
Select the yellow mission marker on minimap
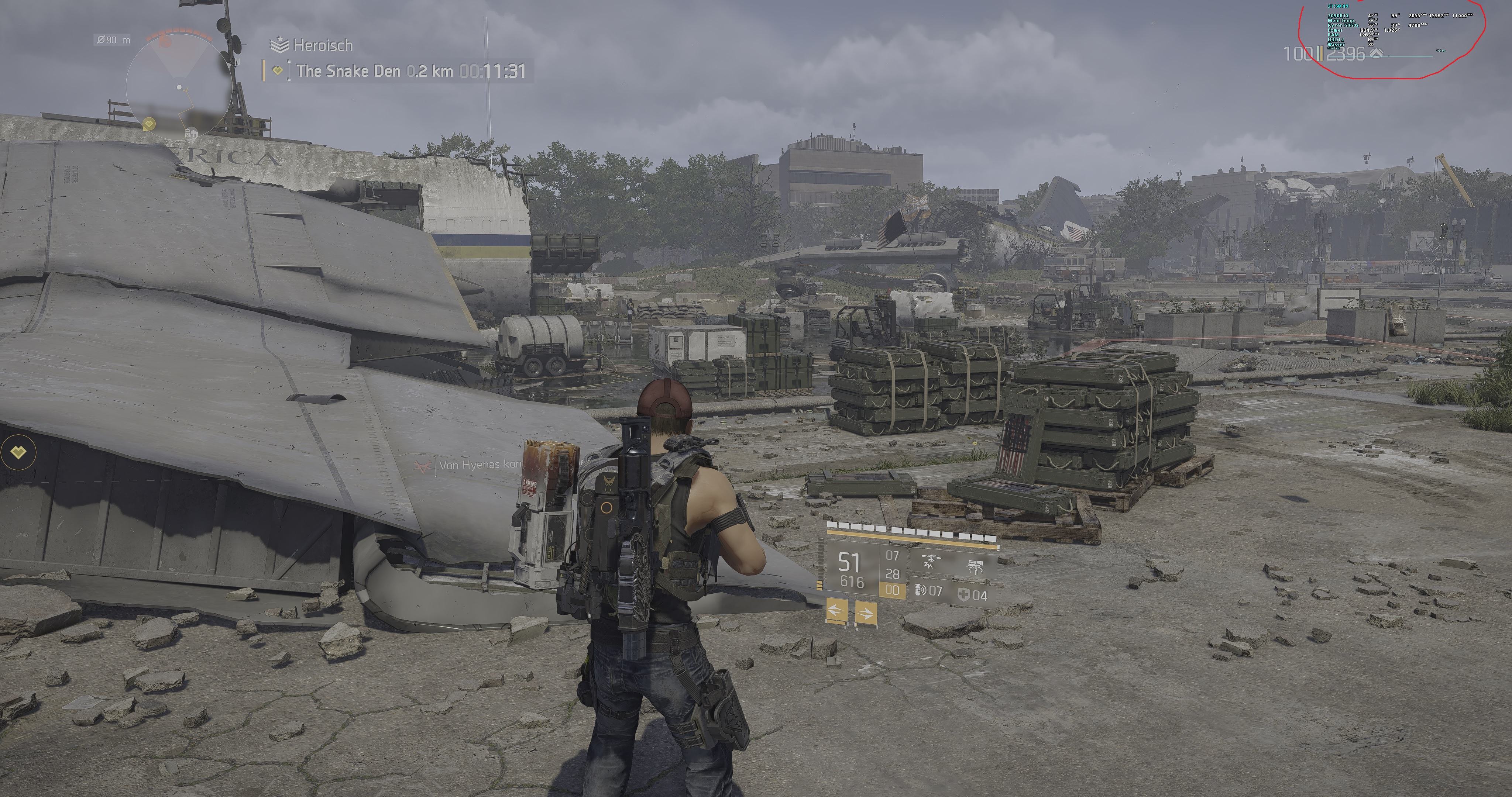coord(149,124)
